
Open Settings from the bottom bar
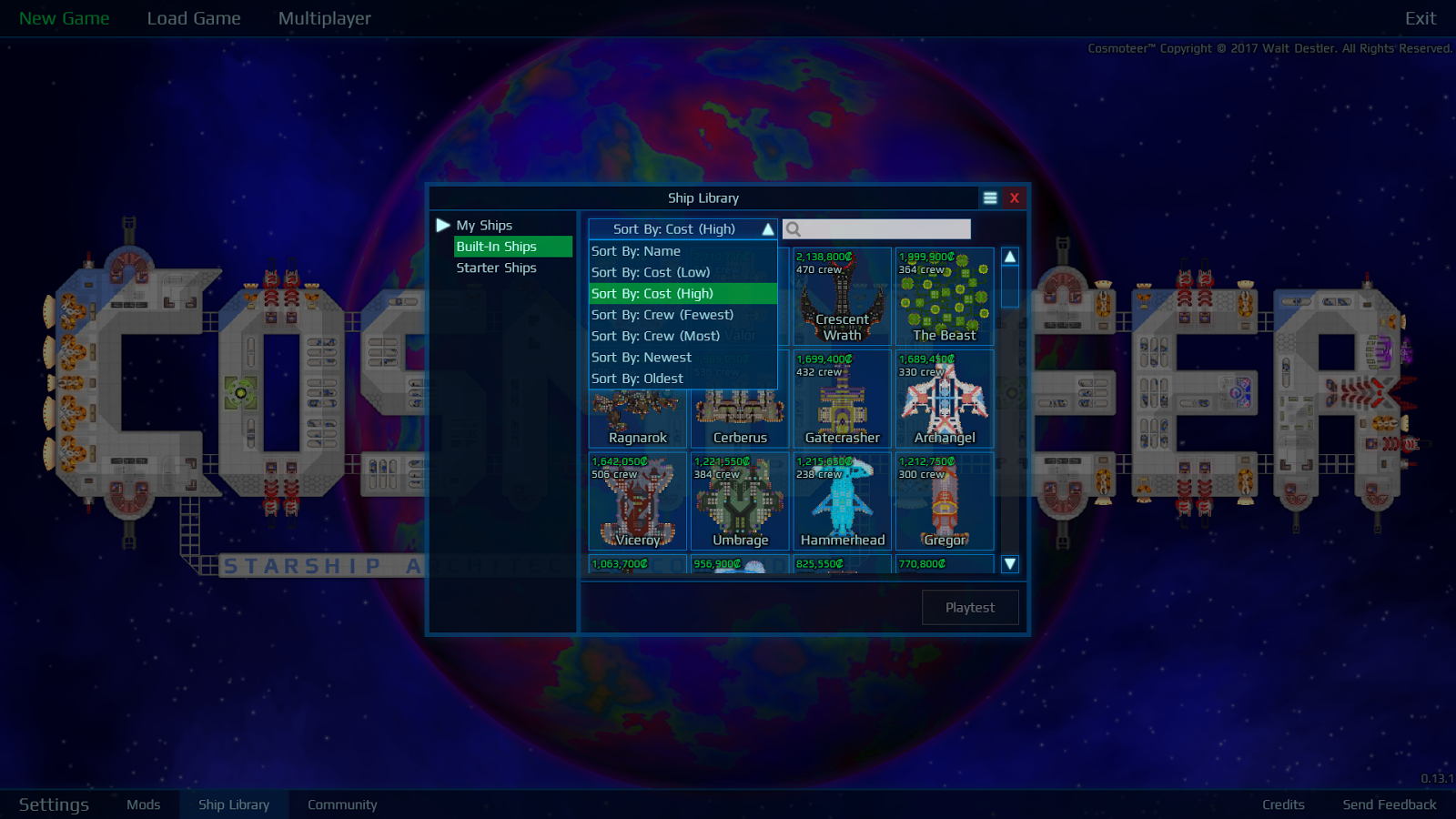coord(54,804)
